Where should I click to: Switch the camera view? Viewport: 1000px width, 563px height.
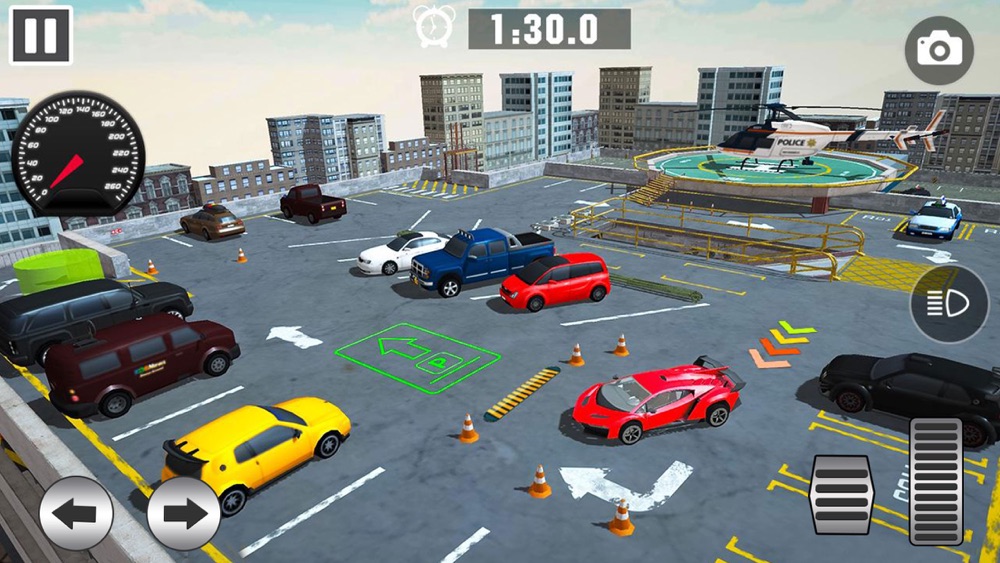pyautogui.click(x=938, y=50)
